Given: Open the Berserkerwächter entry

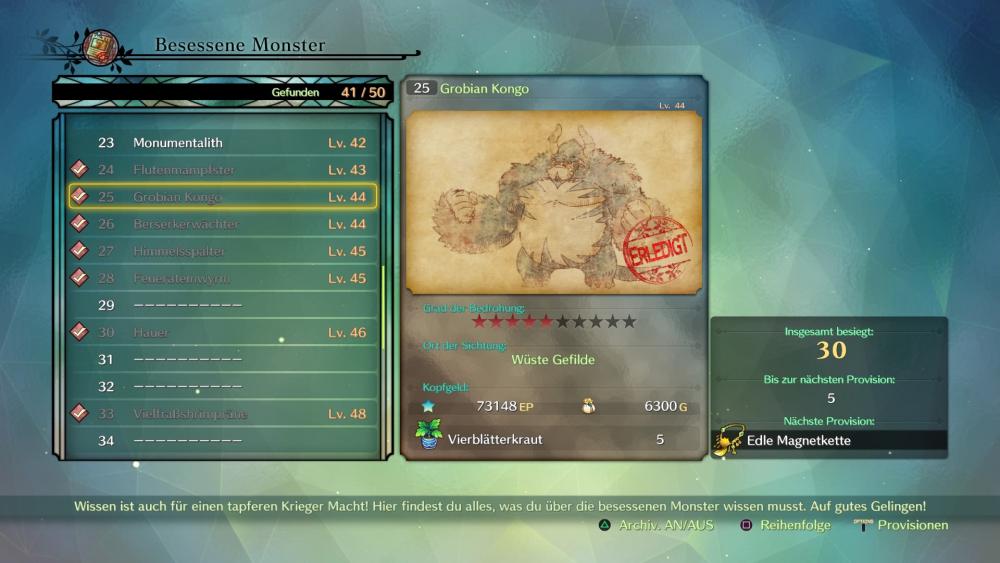Looking at the screenshot, I should pos(222,224).
